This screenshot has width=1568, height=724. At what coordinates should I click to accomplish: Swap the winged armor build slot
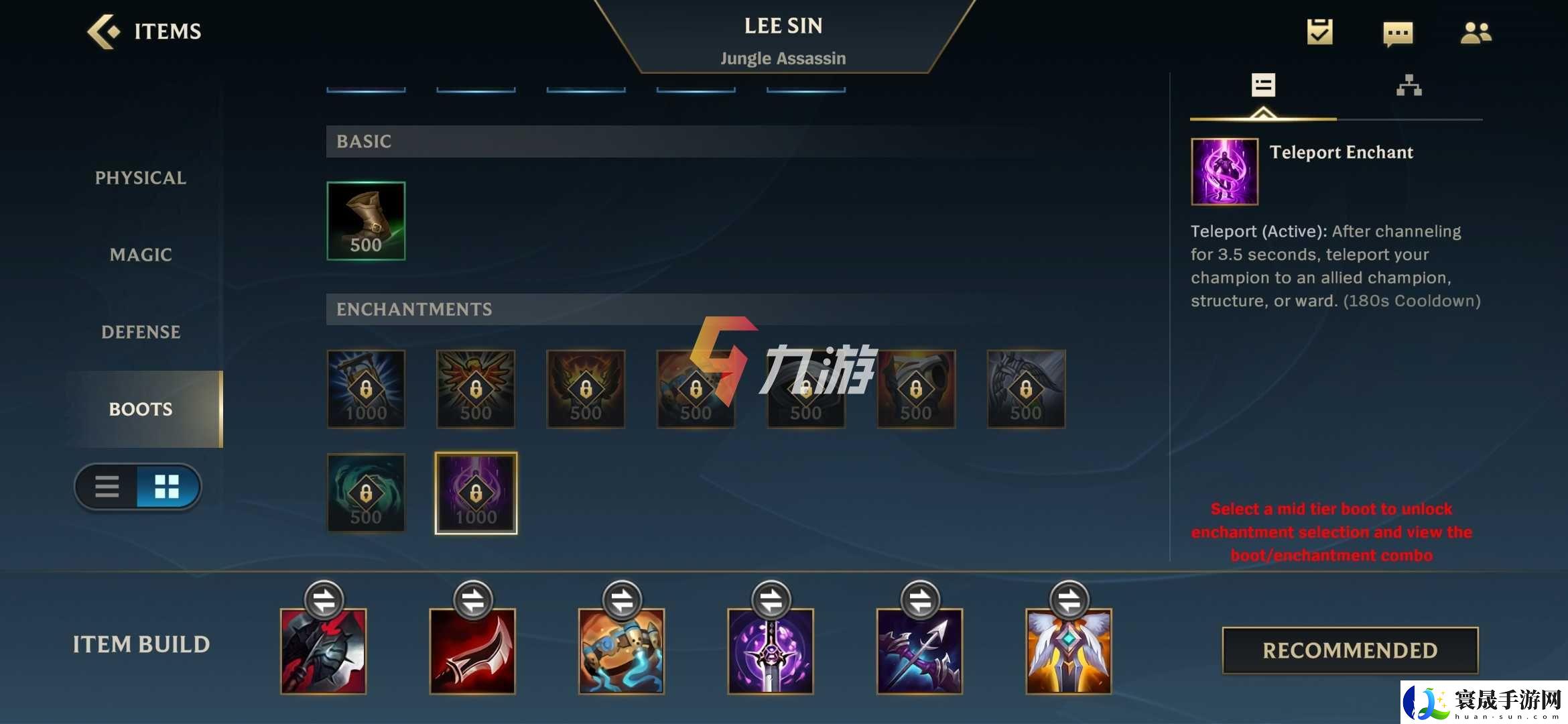tap(1069, 600)
